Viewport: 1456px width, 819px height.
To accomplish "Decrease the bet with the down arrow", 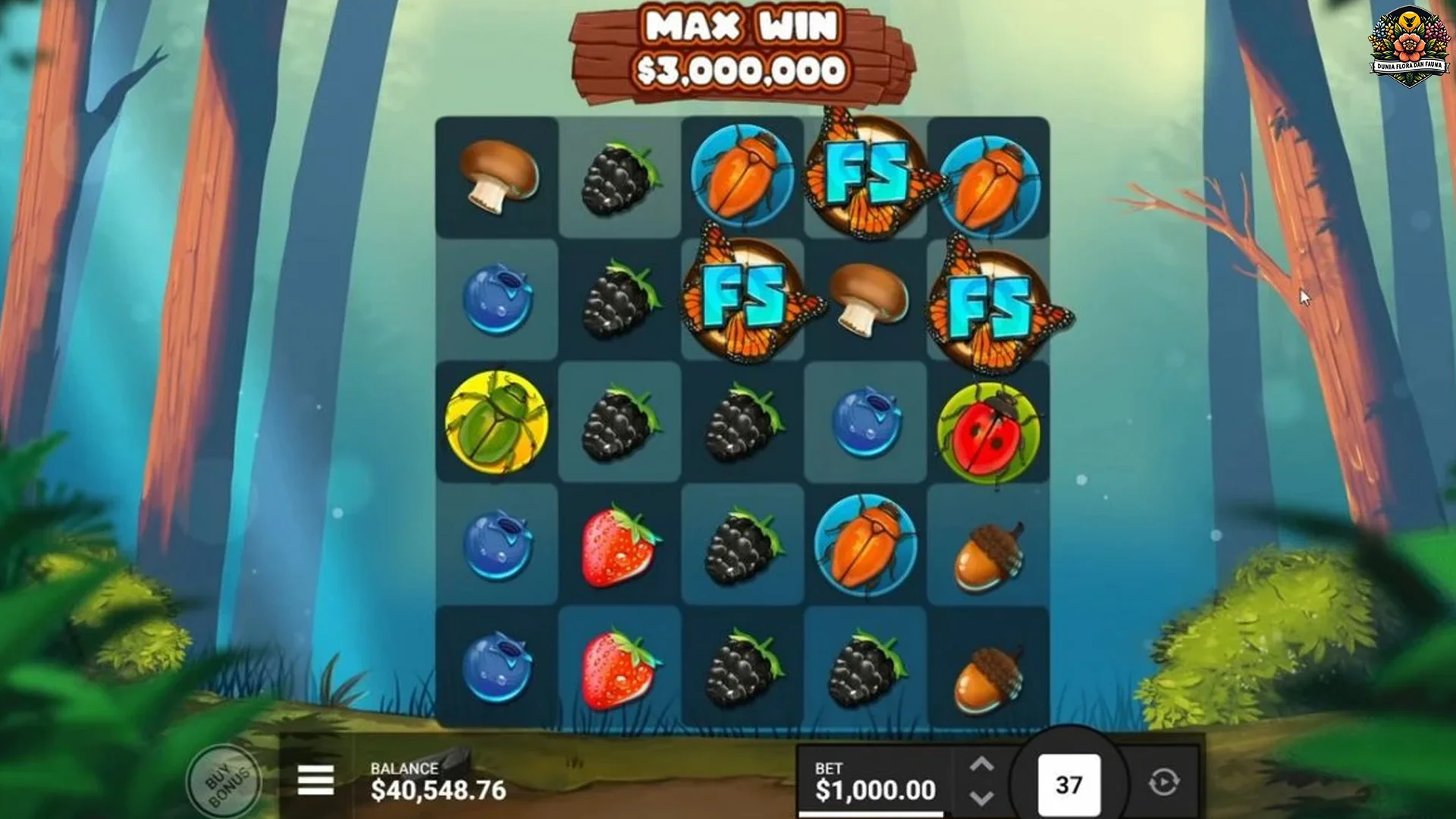I will tap(981, 799).
